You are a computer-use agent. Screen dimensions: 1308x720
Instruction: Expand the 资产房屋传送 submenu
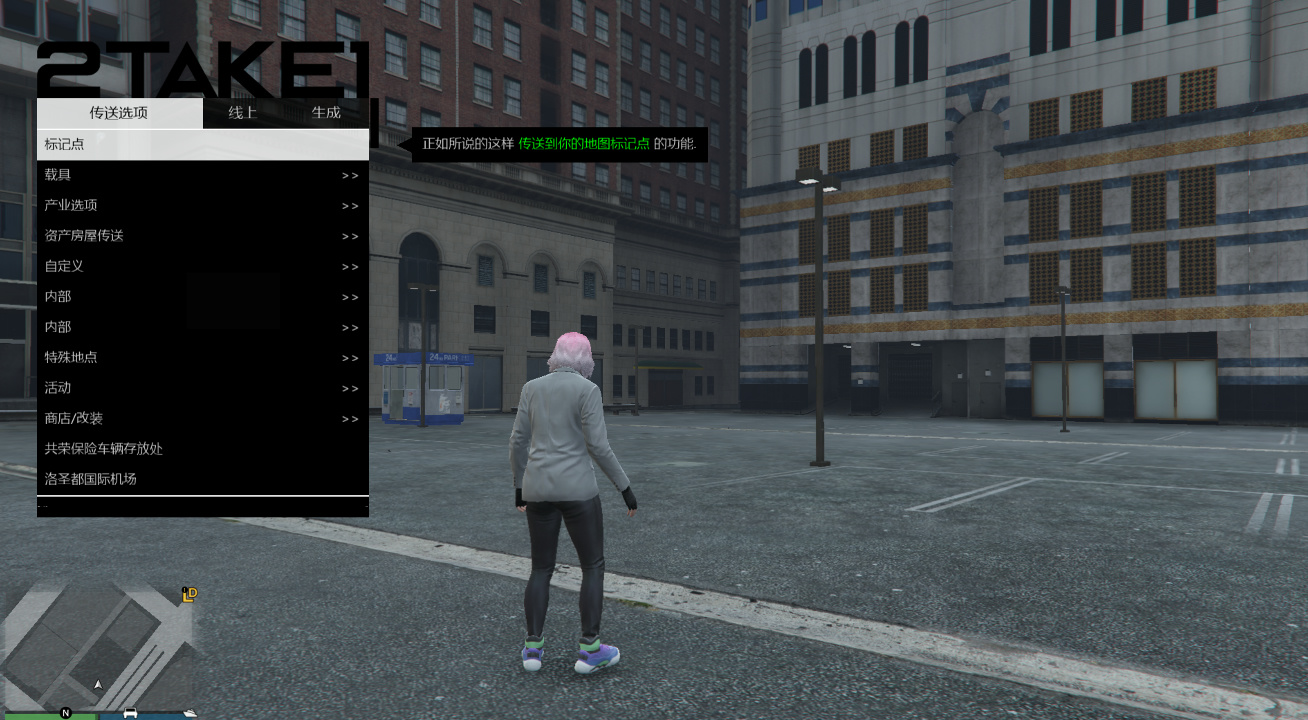200,235
